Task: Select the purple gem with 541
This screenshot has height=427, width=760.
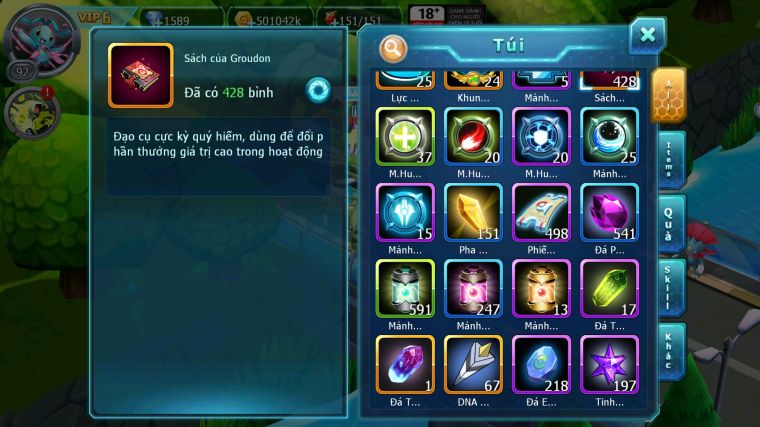Action: [x=609, y=211]
